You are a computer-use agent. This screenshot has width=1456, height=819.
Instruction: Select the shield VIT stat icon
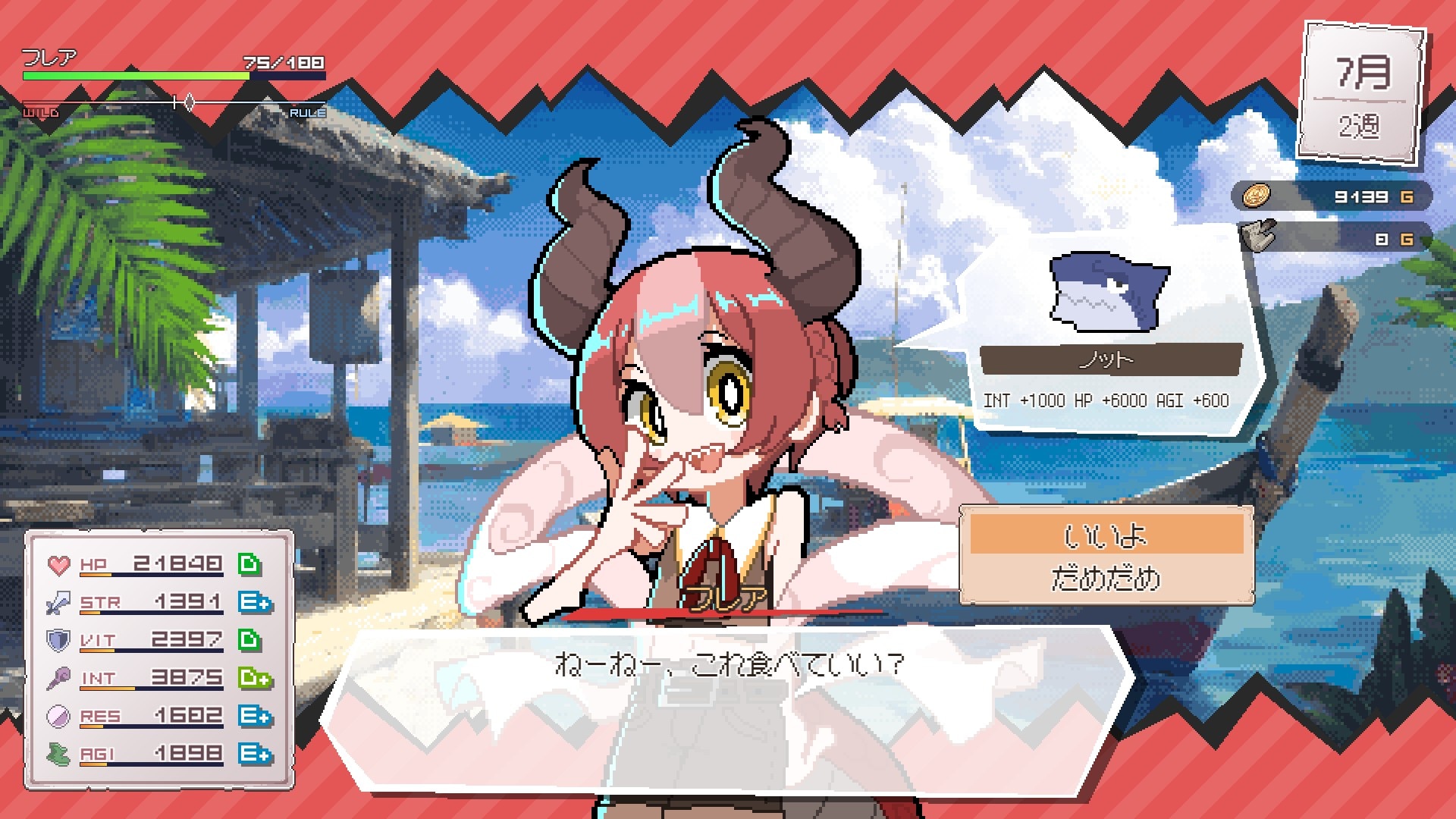[x=58, y=639]
